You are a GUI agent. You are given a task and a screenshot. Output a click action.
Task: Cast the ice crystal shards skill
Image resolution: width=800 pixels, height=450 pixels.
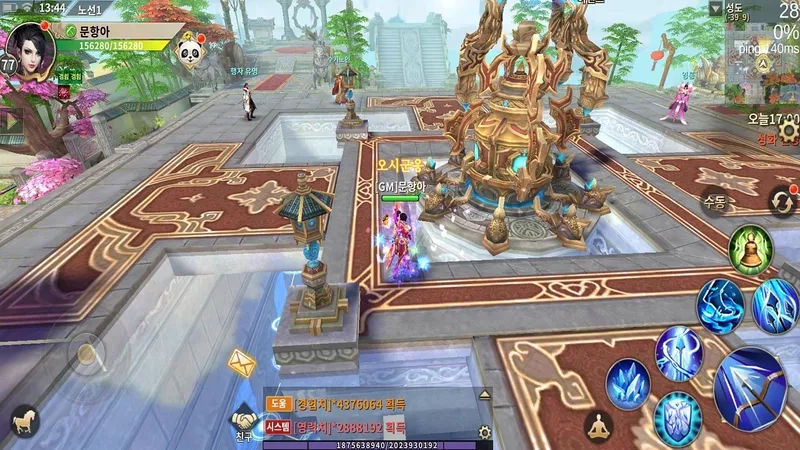(628, 382)
